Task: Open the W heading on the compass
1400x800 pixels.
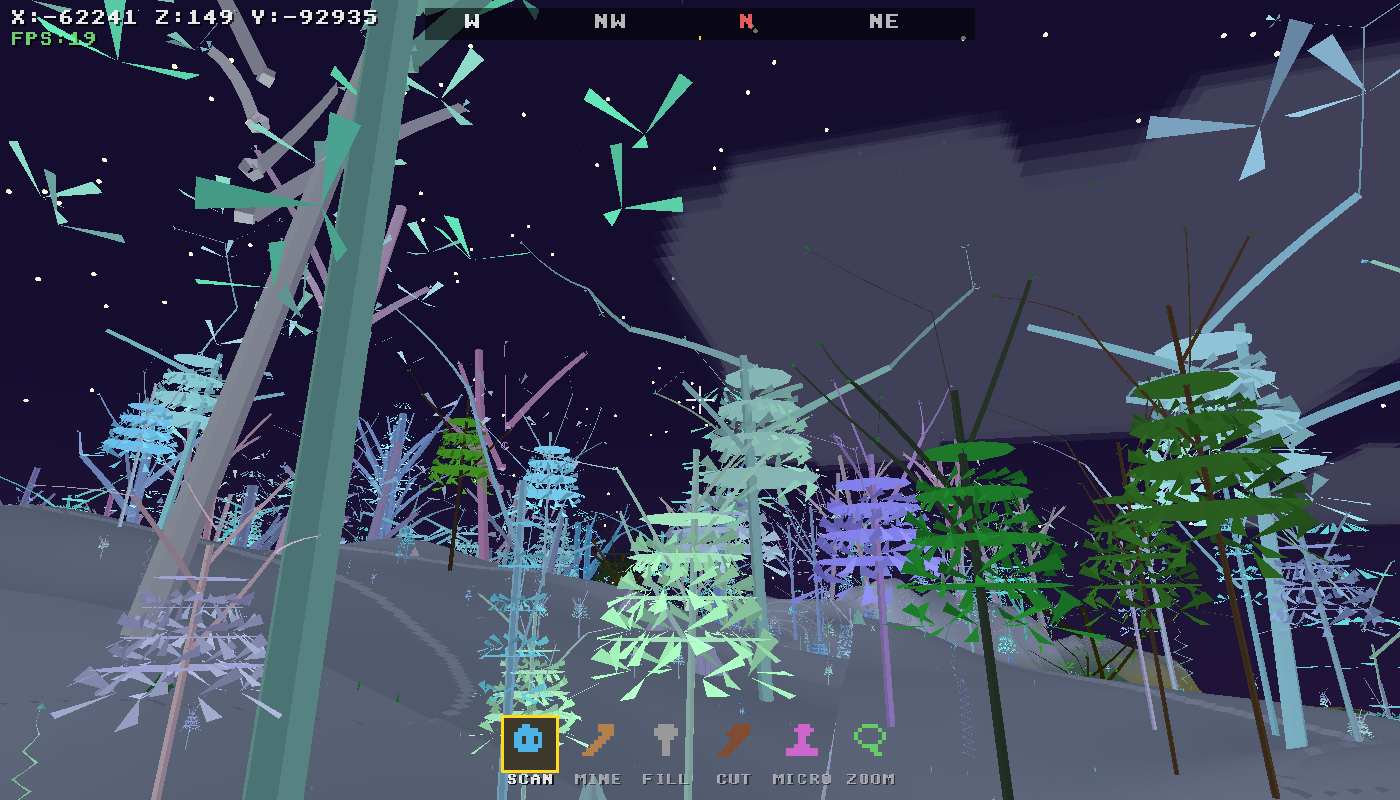Action: (472, 21)
